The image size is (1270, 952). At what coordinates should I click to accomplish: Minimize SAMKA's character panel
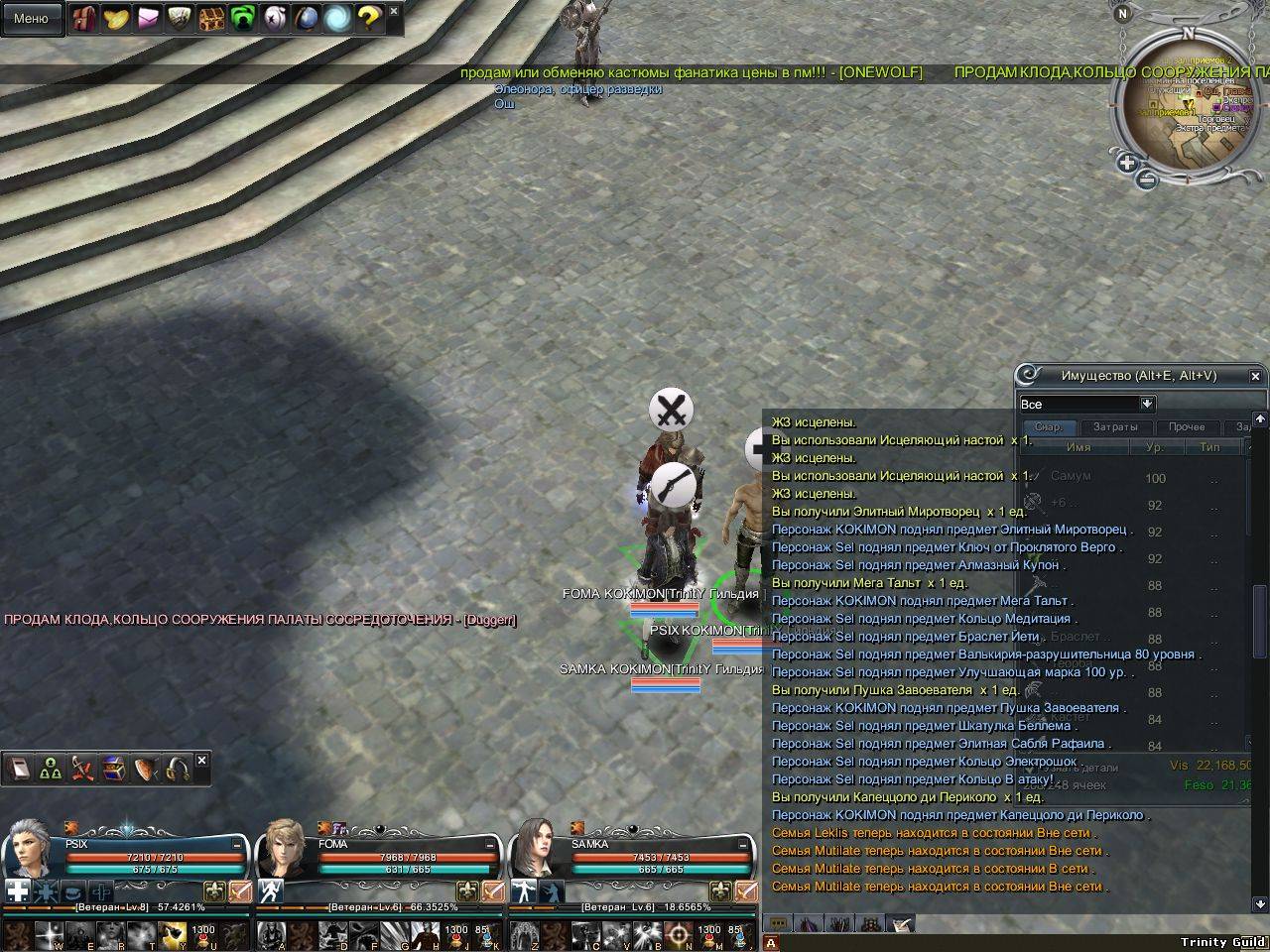coord(745,844)
